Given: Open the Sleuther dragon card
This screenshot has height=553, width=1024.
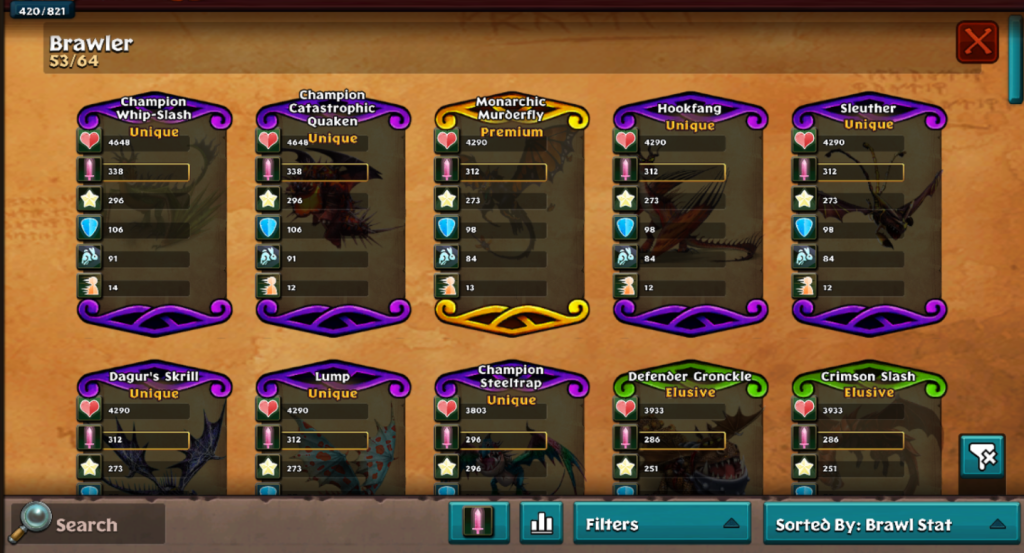Looking at the screenshot, I should click(868, 213).
